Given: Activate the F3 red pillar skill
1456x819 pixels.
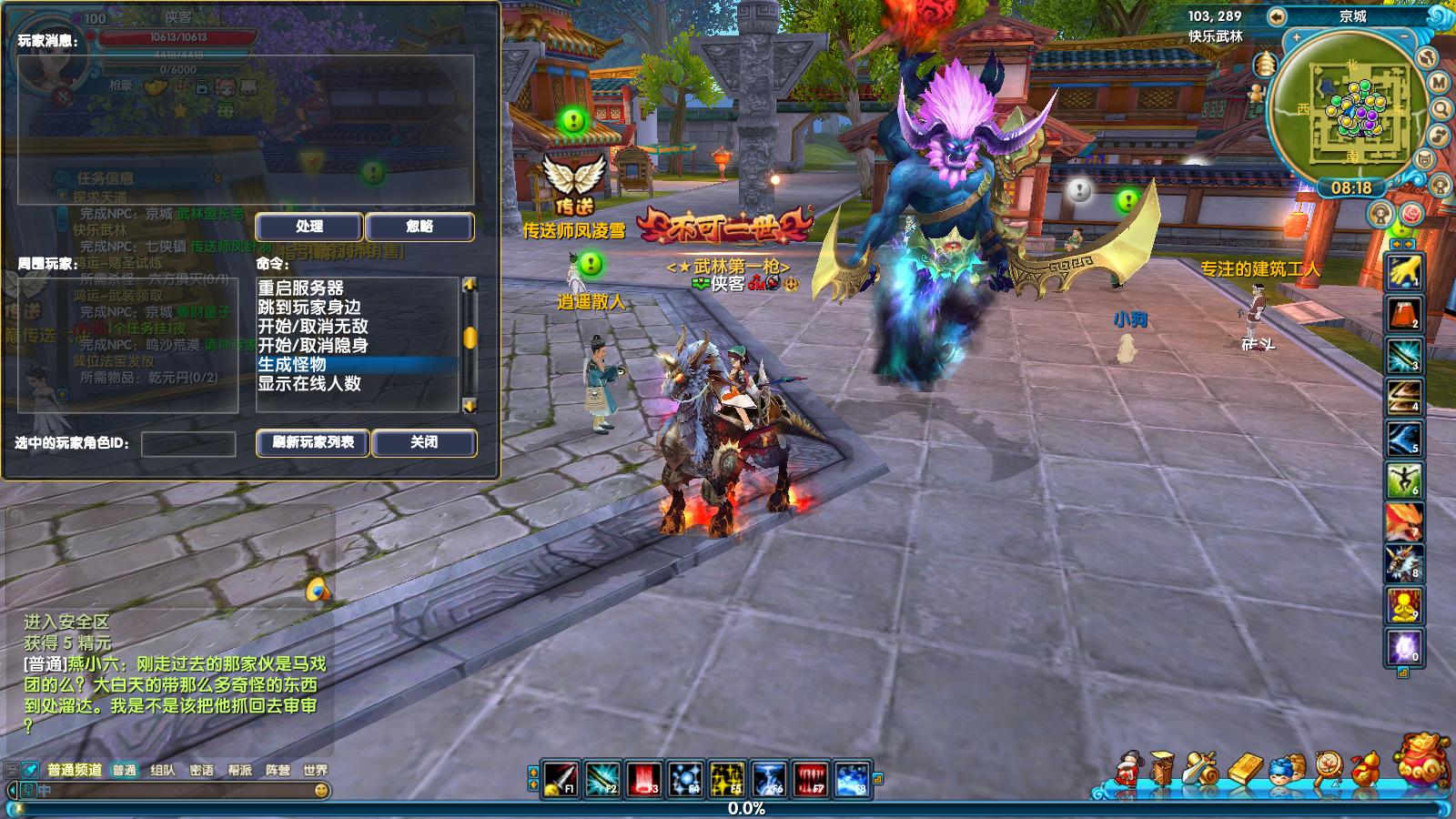Looking at the screenshot, I should tap(644, 780).
